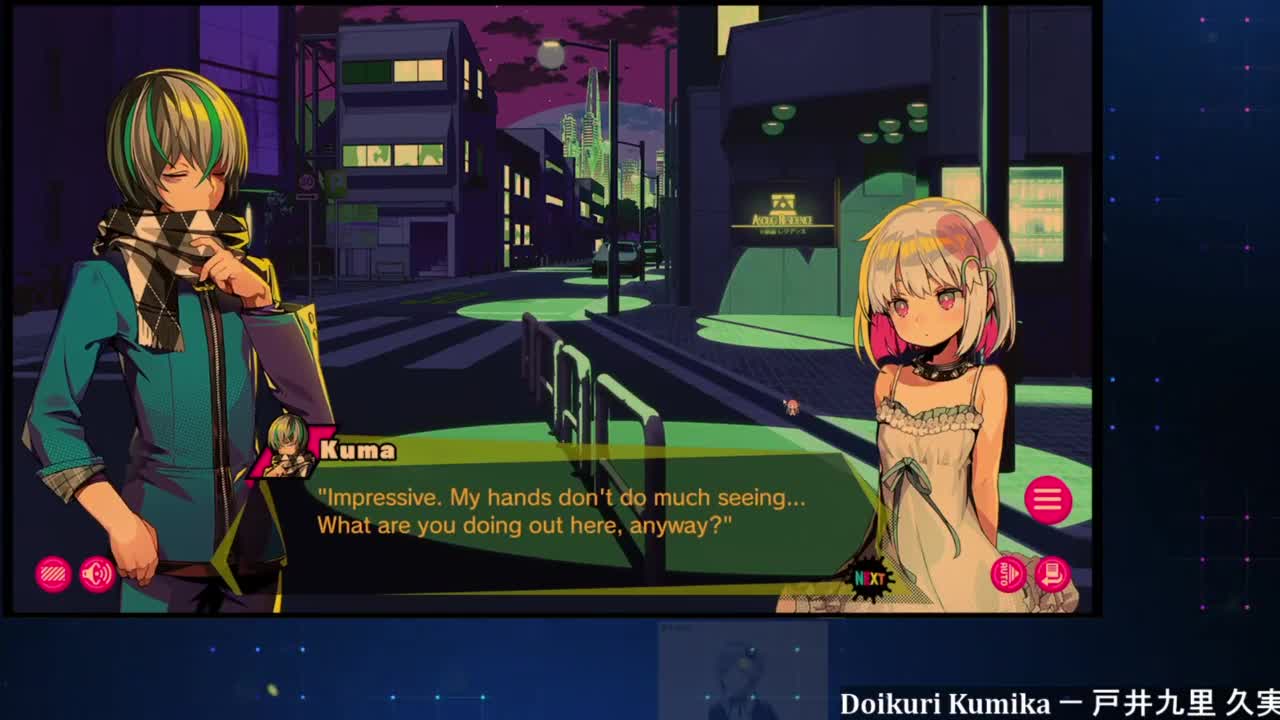The width and height of the screenshot is (1280, 720).
Task: Open the dialogue backlog page icon
Action: [1052, 574]
